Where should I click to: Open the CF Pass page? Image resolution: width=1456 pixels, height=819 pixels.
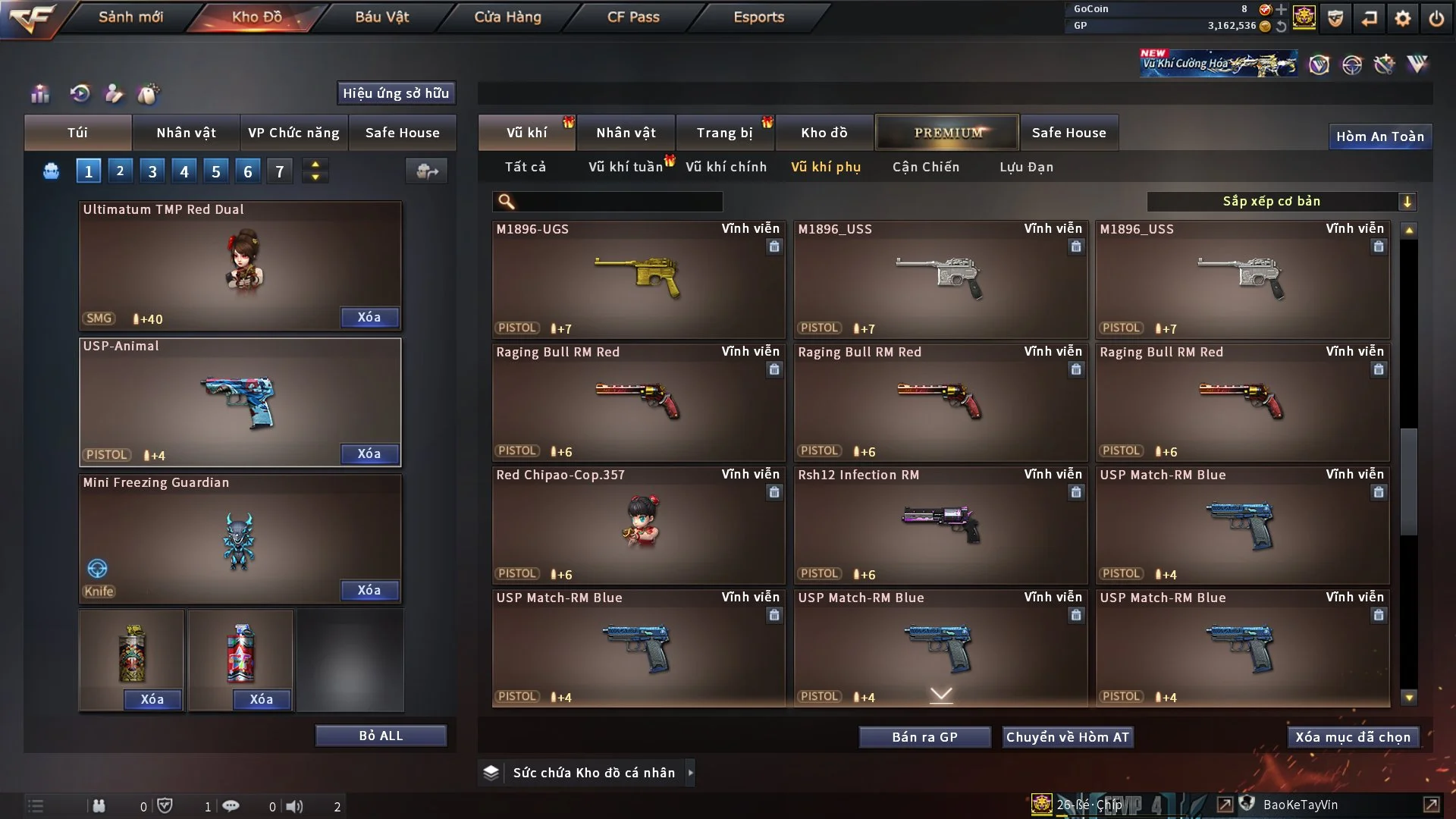[633, 17]
